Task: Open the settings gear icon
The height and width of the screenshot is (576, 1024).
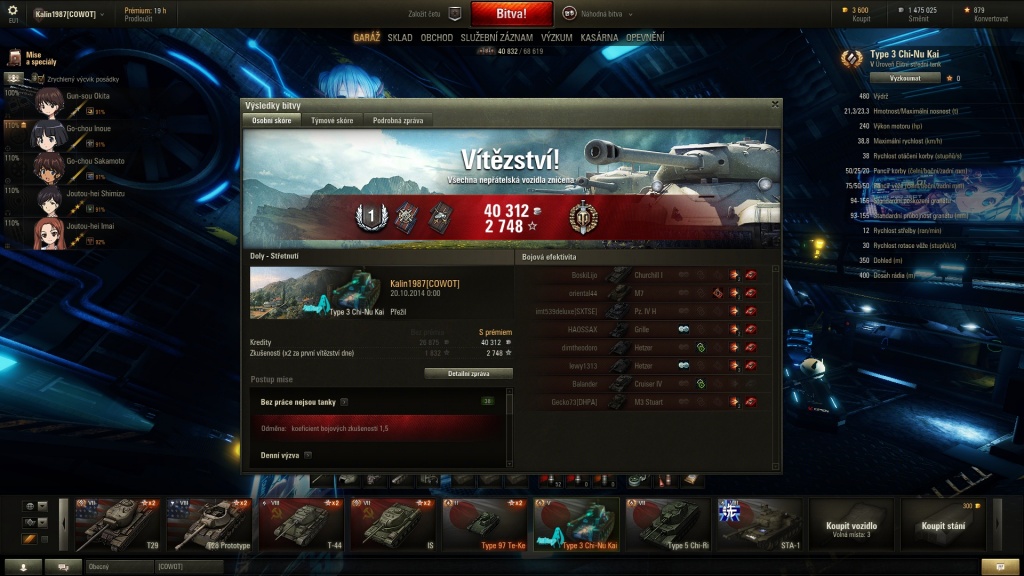Action: 13,10
